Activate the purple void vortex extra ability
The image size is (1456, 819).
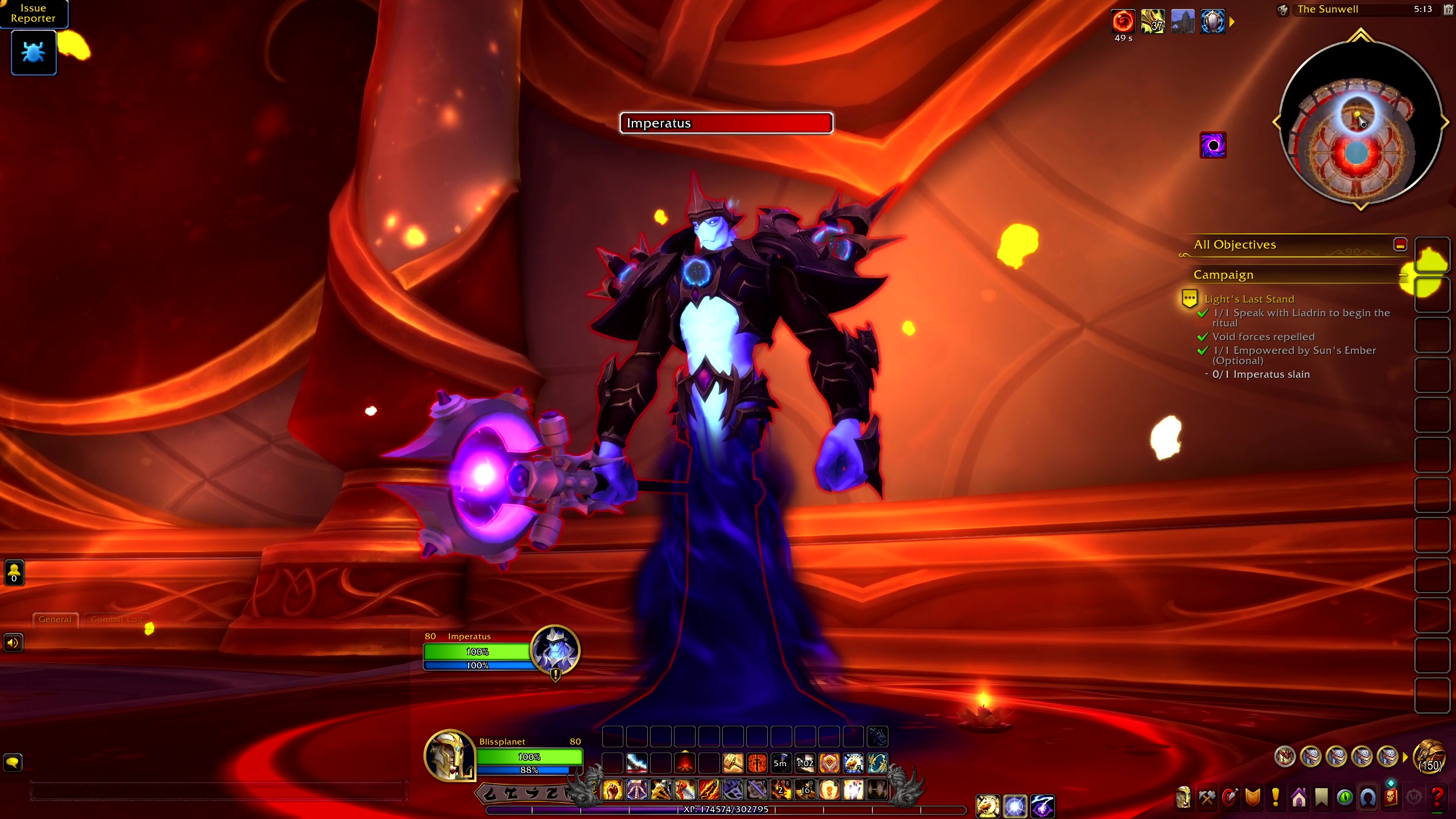tap(1213, 146)
